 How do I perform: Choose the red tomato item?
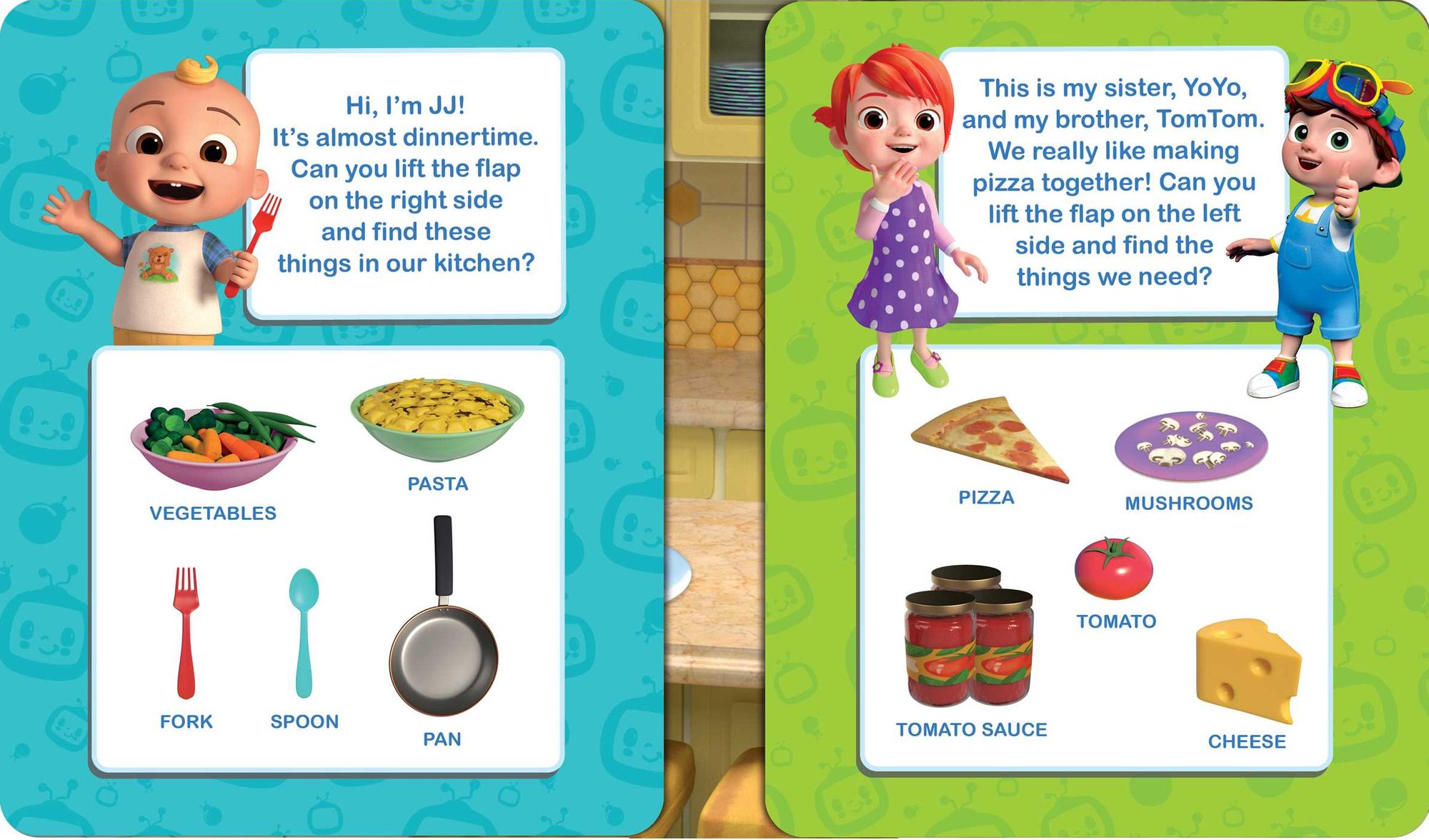[1113, 569]
